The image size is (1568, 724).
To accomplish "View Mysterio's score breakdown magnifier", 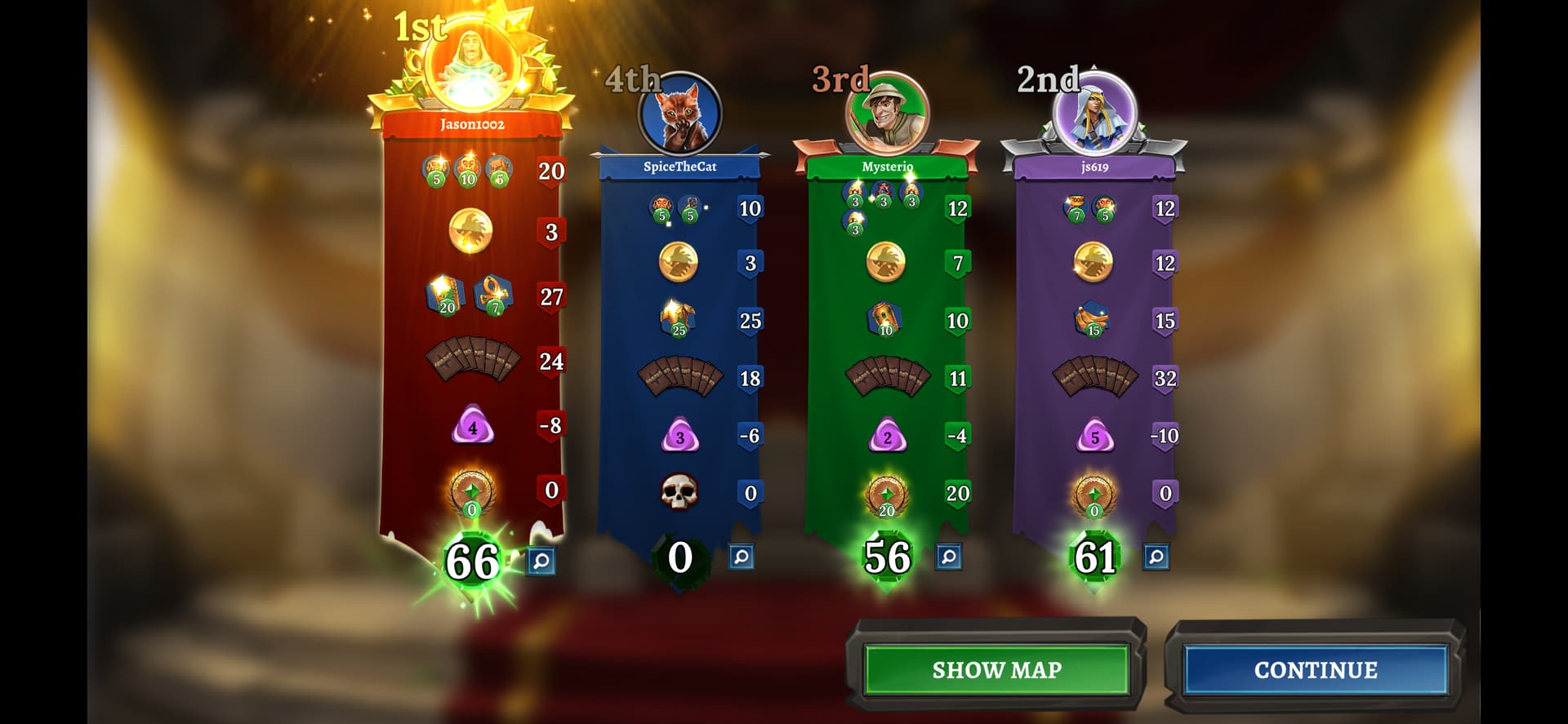I will 948,557.
